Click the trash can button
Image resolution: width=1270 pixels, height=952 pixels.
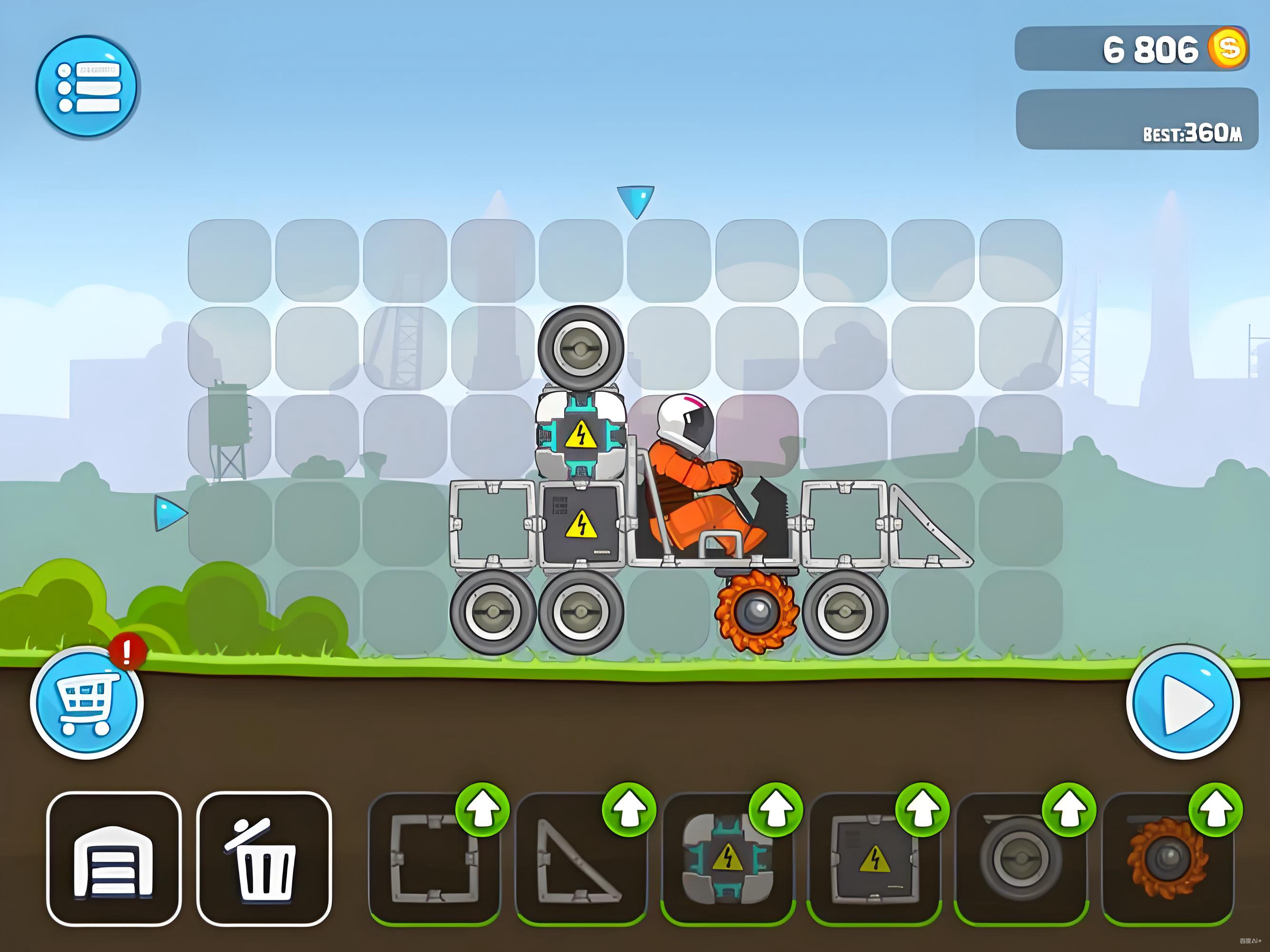click(x=264, y=859)
